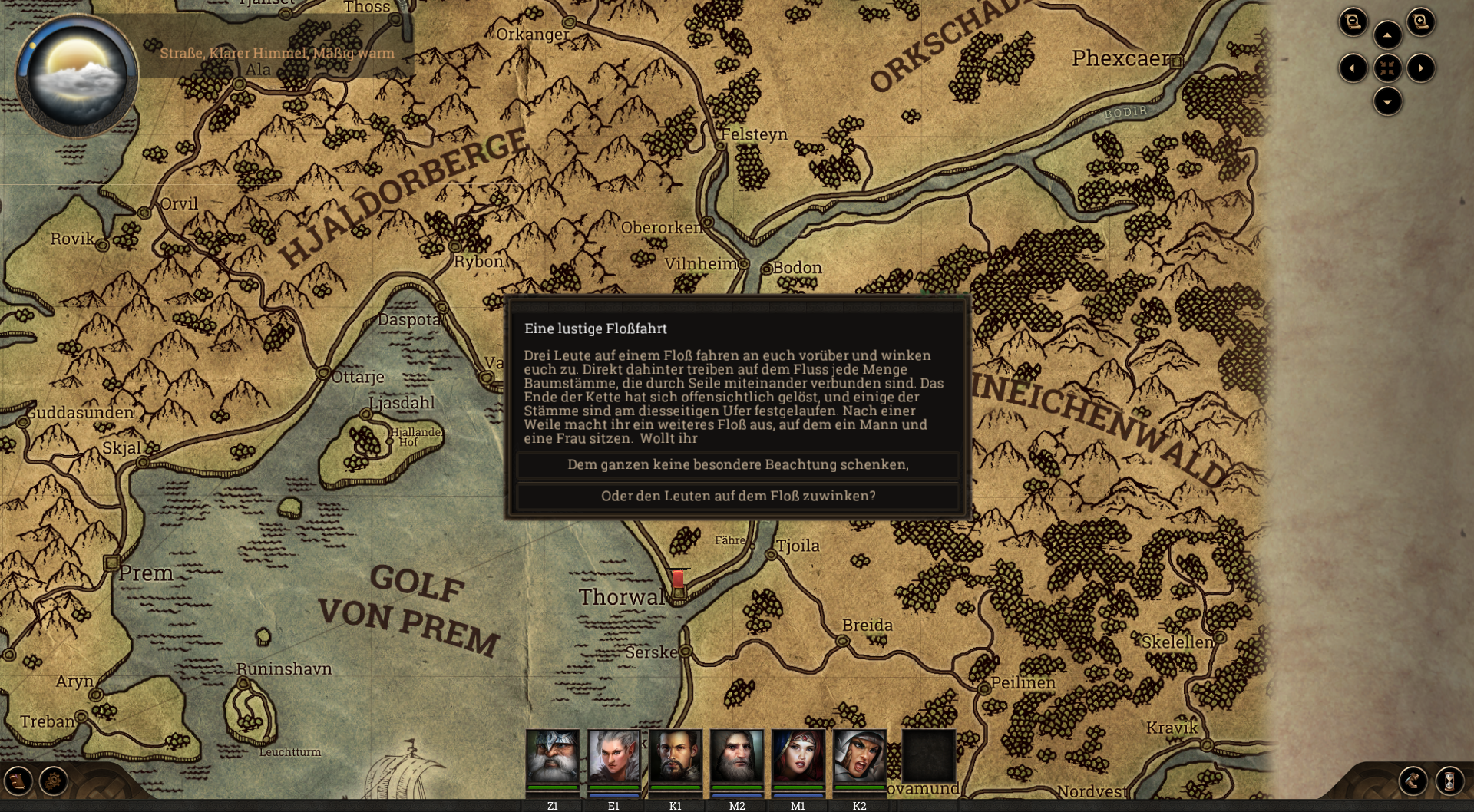This screenshot has height=812, width=1474.
Task: Zoom in the map with plus scroll
Action: click(1420, 21)
